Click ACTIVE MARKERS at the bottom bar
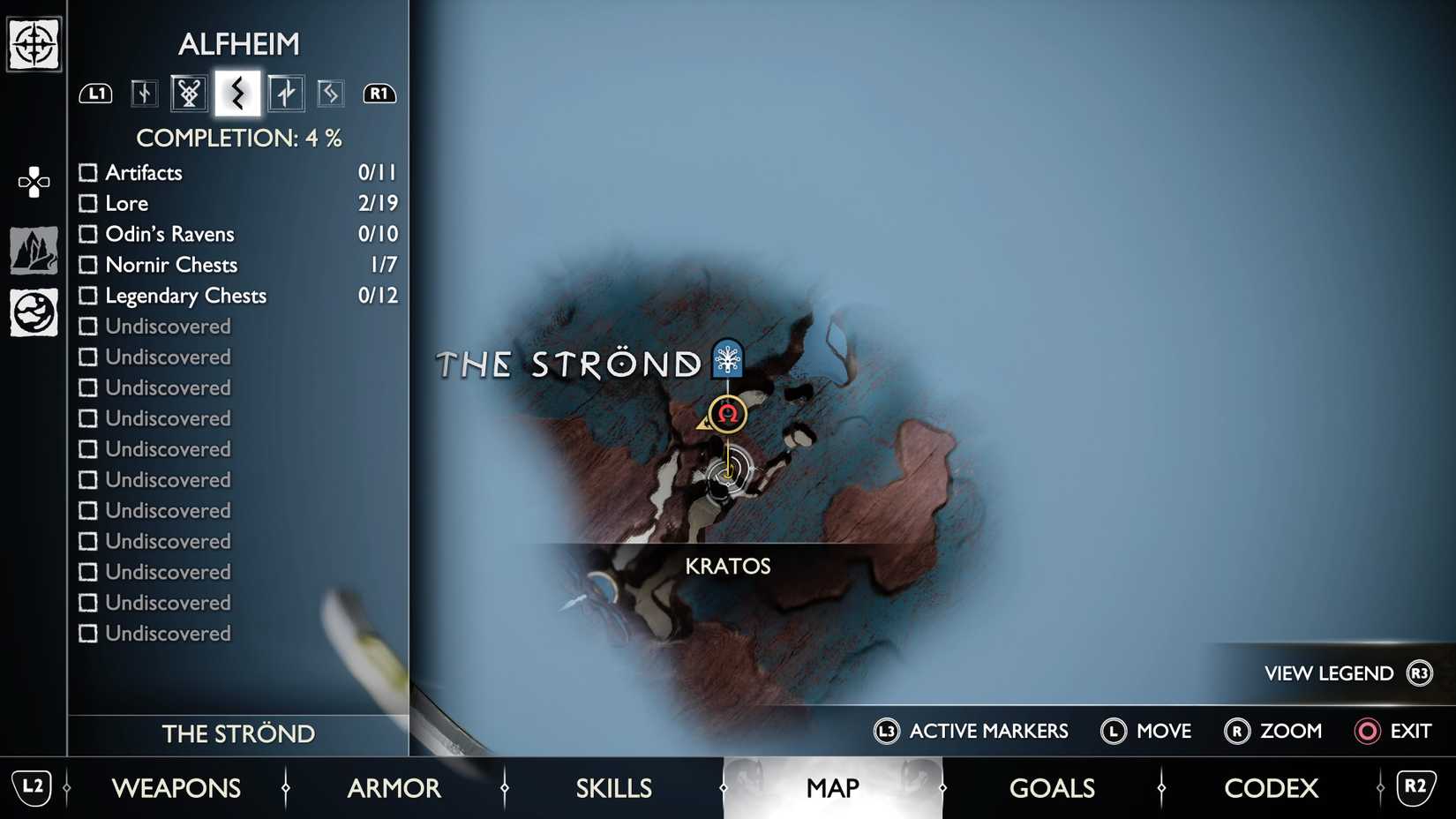 pyautogui.click(x=990, y=731)
